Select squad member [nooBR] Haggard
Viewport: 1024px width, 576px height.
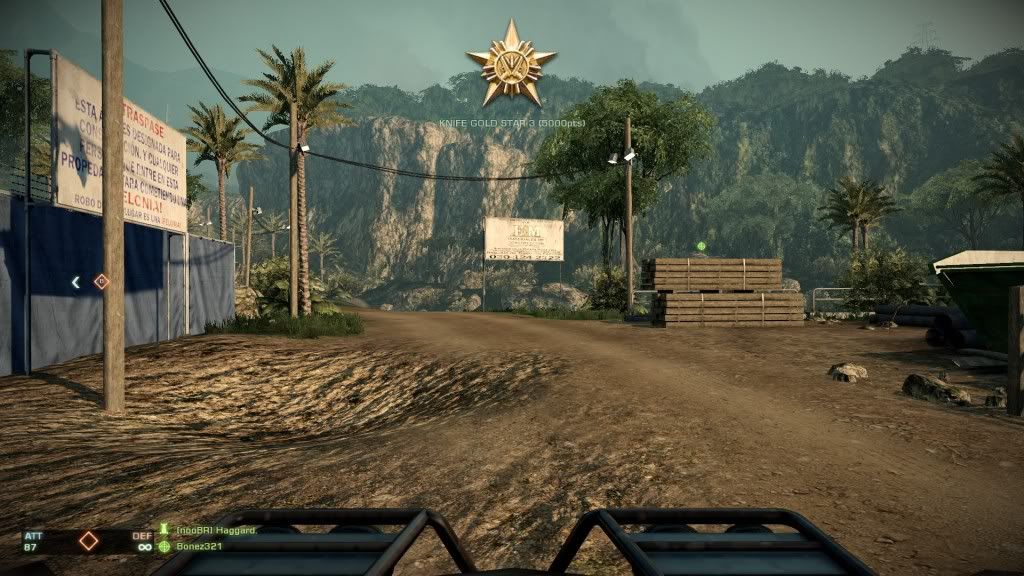click(215, 530)
